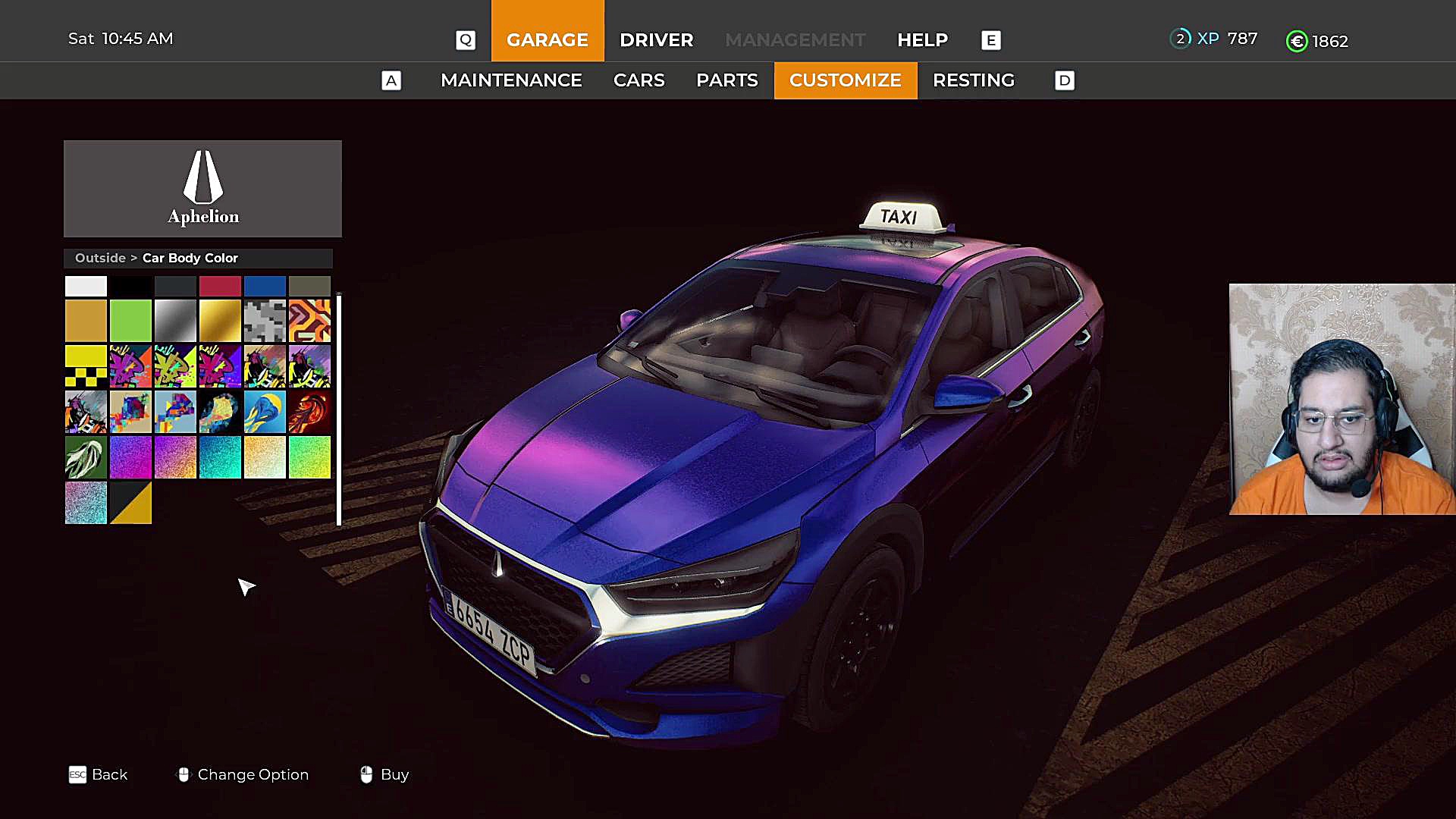
Task: Open the Maintenance section
Action: pos(511,80)
